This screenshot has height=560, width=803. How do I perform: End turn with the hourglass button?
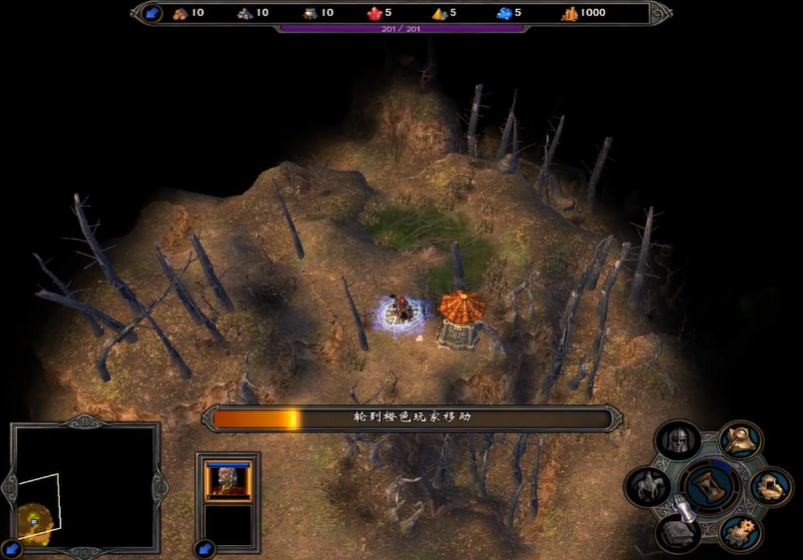coord(709,487)
